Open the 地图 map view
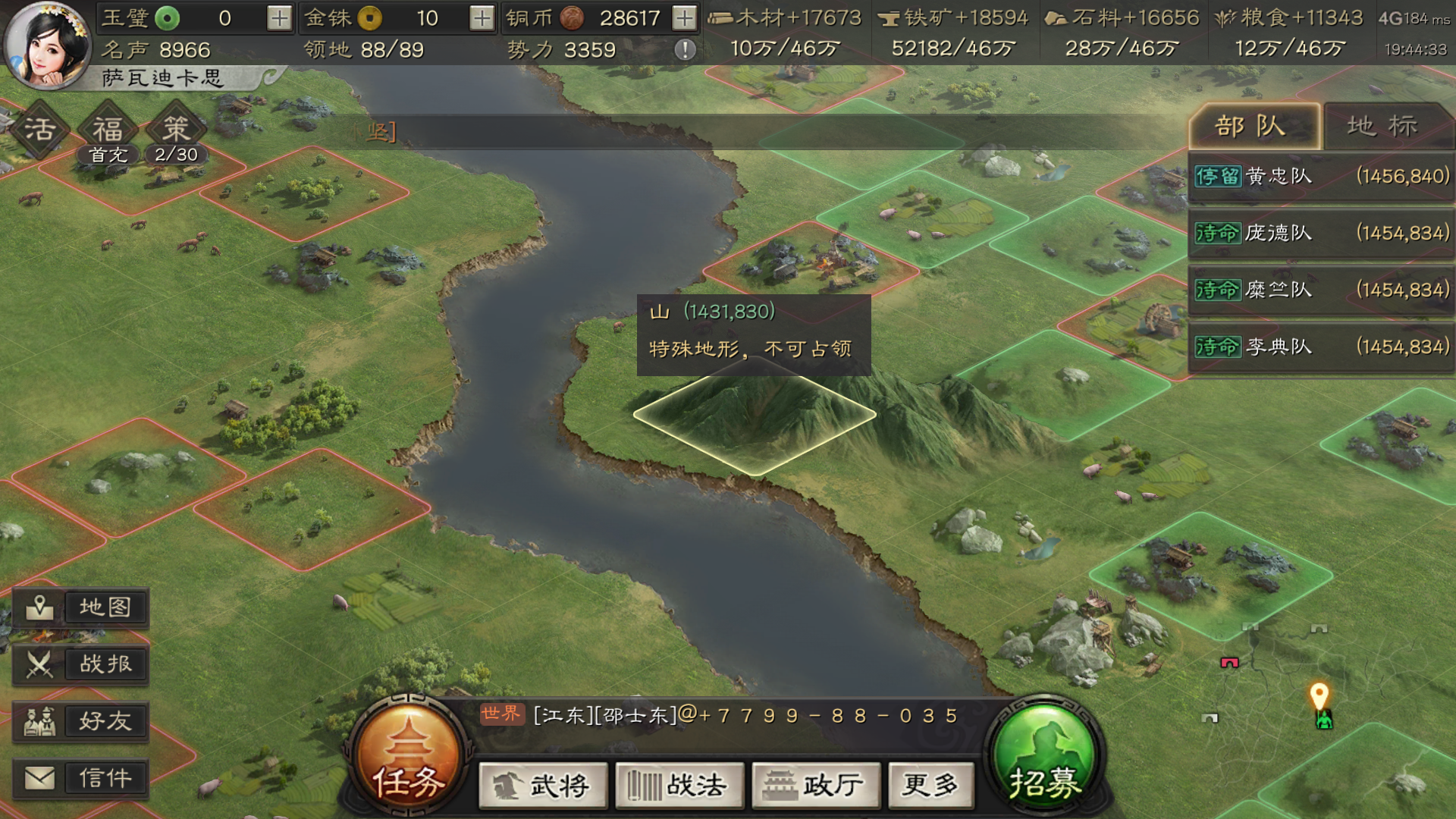This screenshot has height=819, width=1456. click(81, 607)
